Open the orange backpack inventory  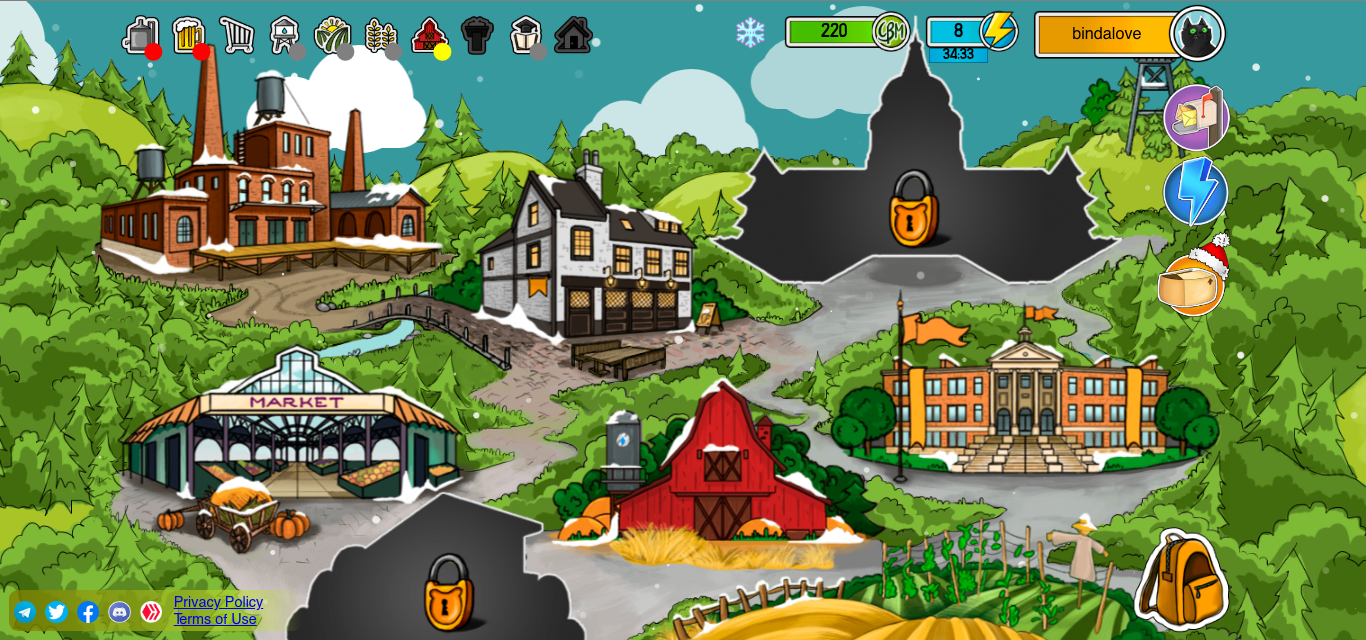pyautogui.click(x=1181, y=579)
